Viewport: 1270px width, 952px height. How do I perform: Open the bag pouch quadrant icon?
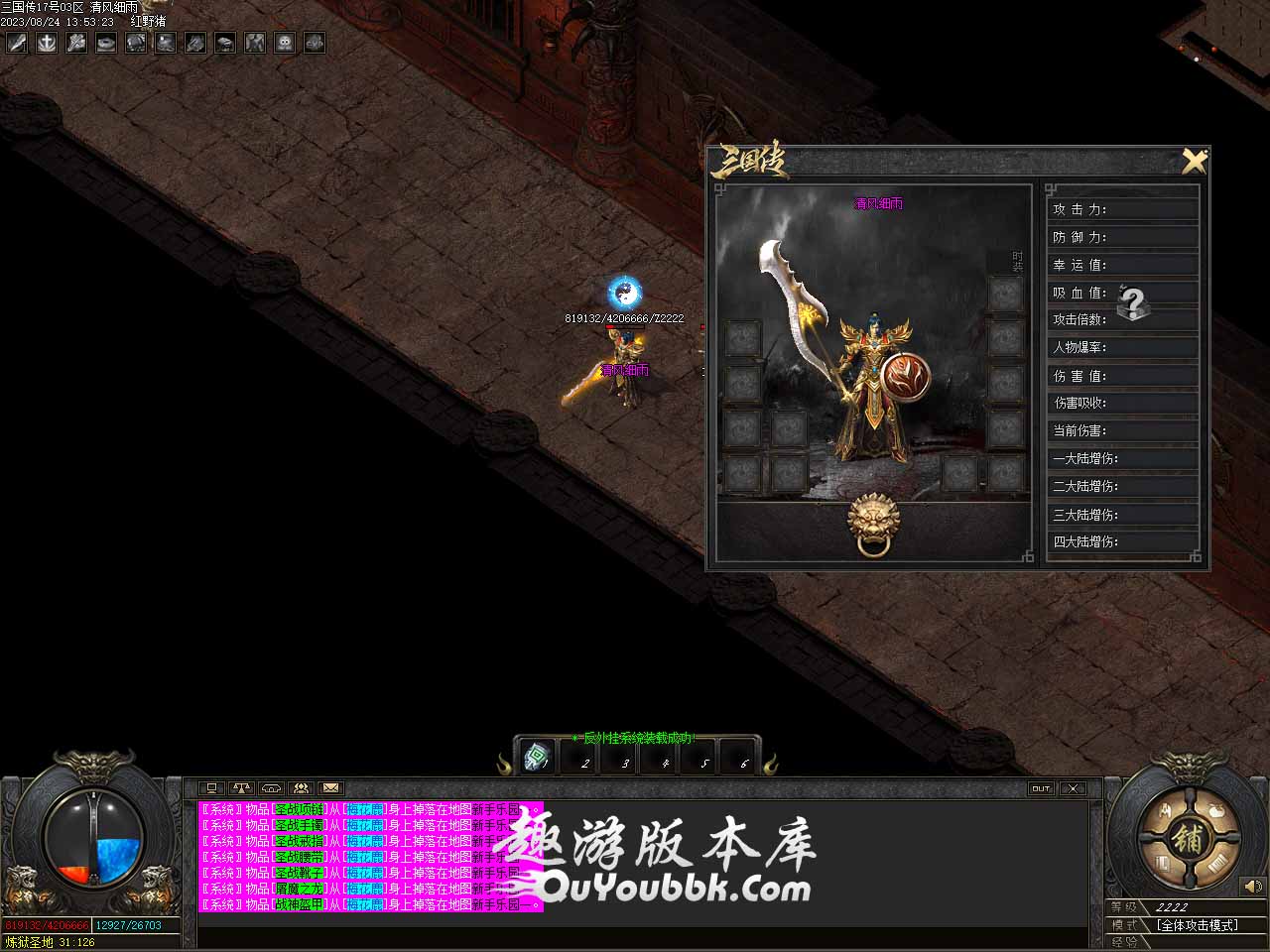1214,811
